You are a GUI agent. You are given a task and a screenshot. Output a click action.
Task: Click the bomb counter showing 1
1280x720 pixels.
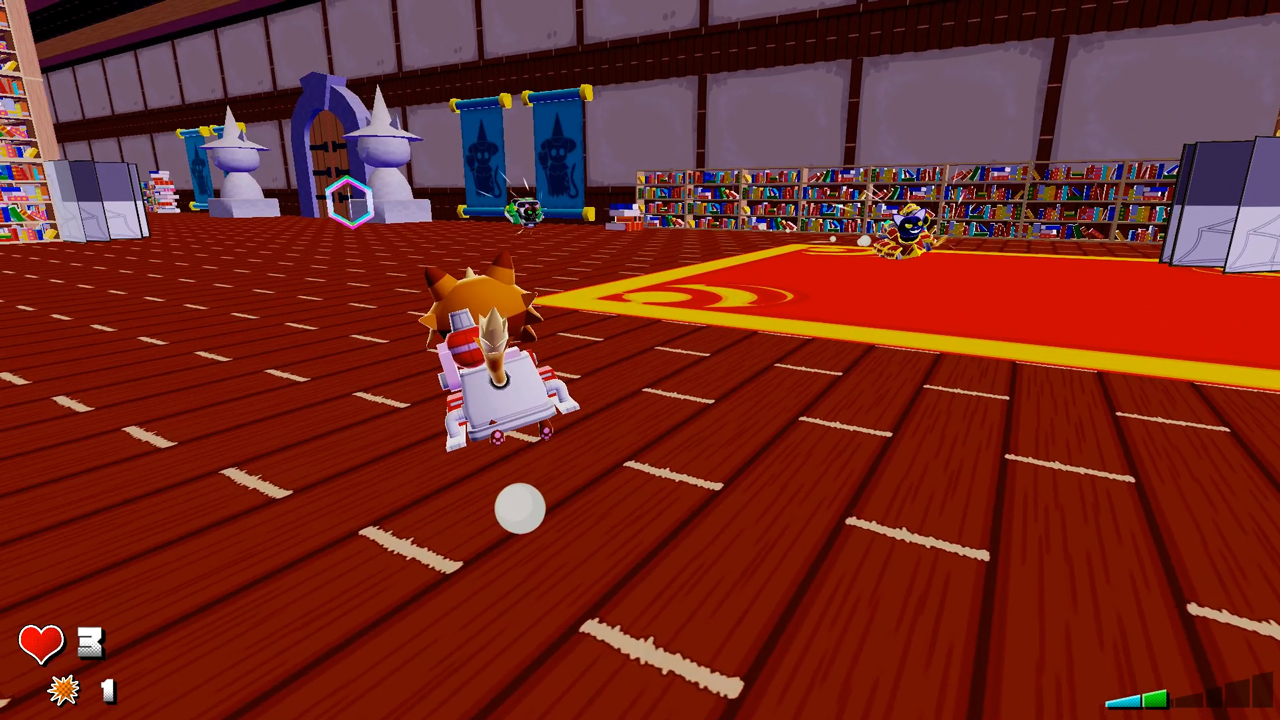pos(107,691)
